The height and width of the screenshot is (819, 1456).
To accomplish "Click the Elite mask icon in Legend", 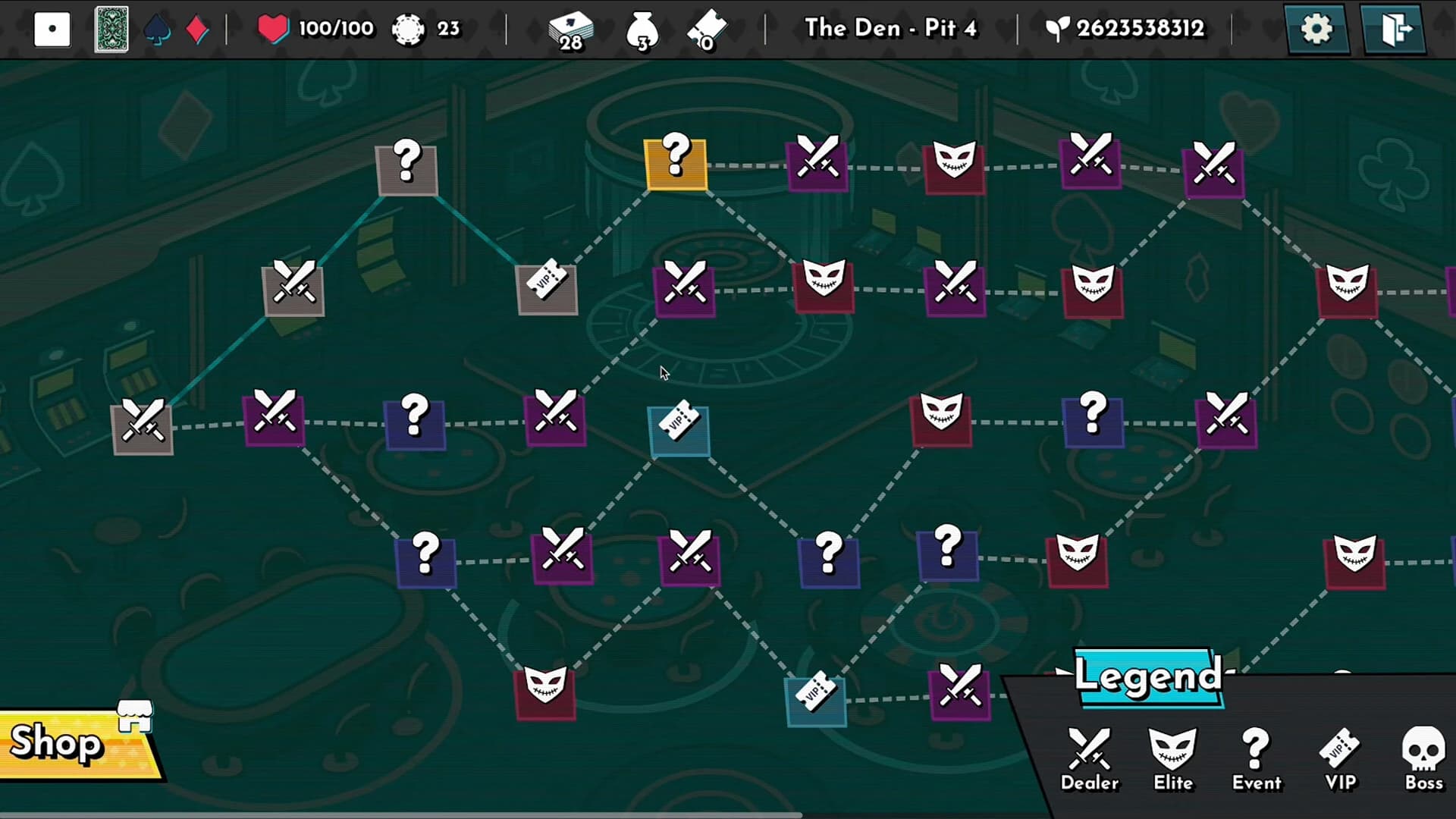I will point(1172,751).
